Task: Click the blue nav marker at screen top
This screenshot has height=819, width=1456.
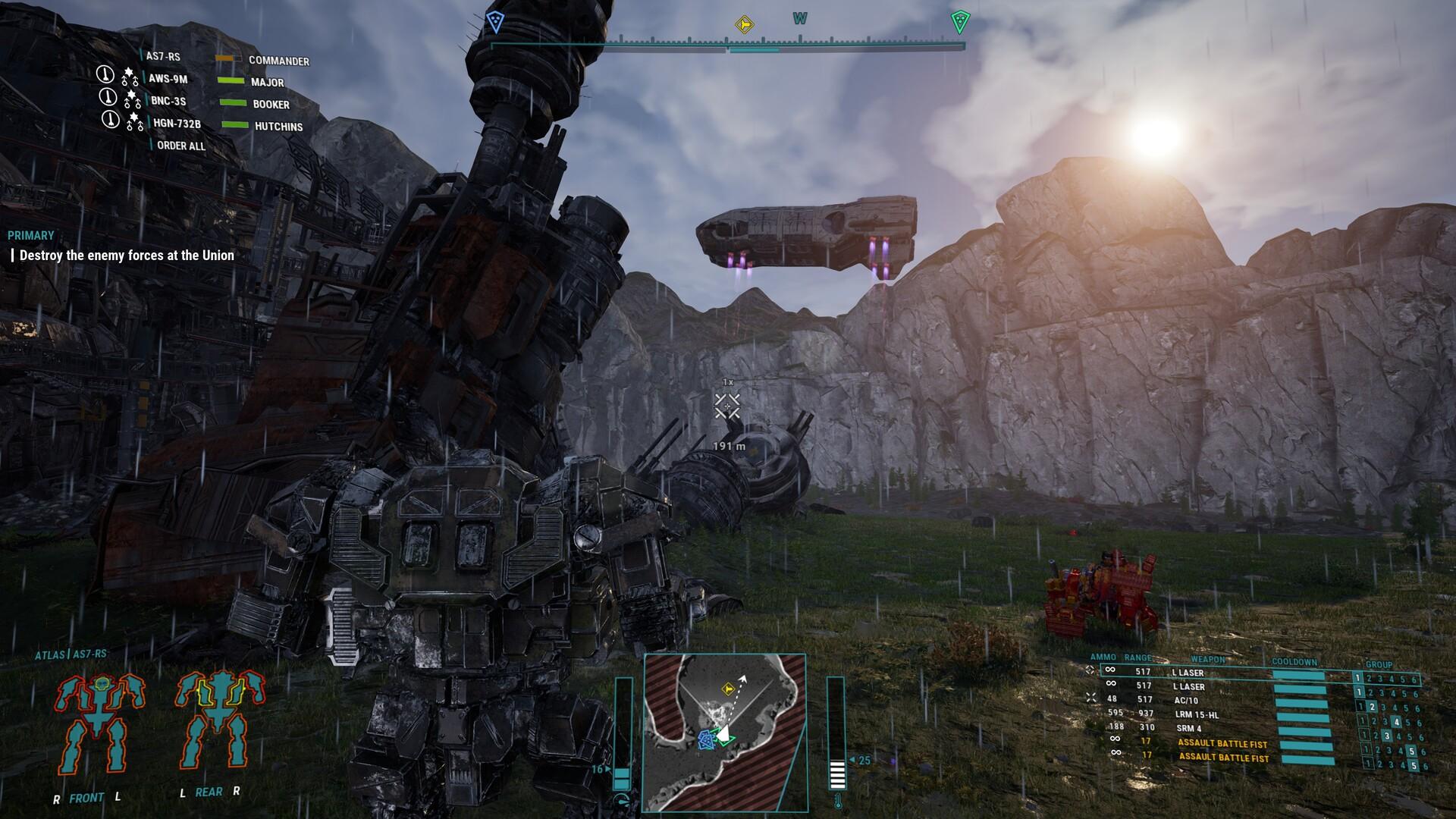Action: [497, 20]
